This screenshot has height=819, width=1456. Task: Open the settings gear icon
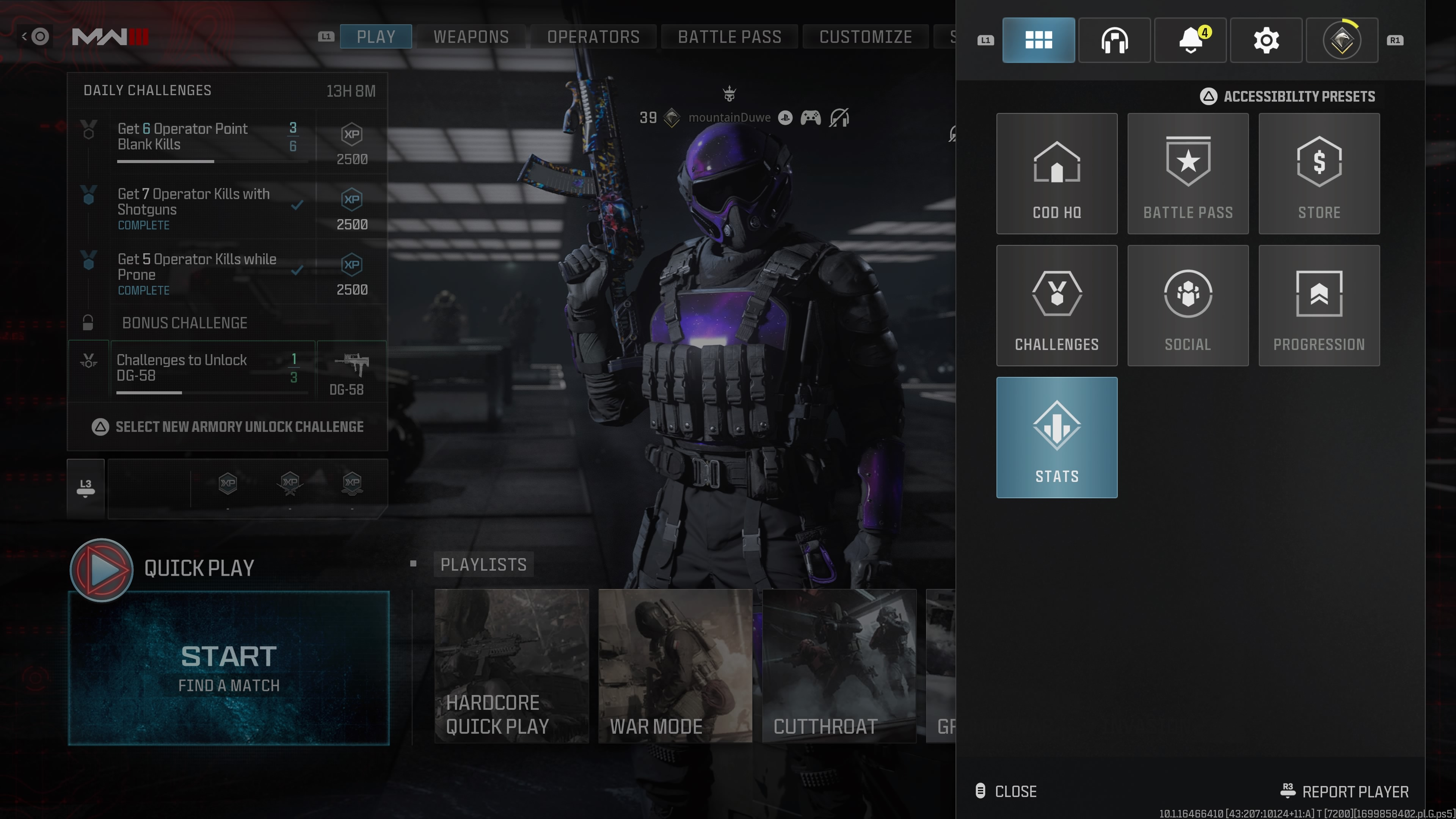[1266, 40]
